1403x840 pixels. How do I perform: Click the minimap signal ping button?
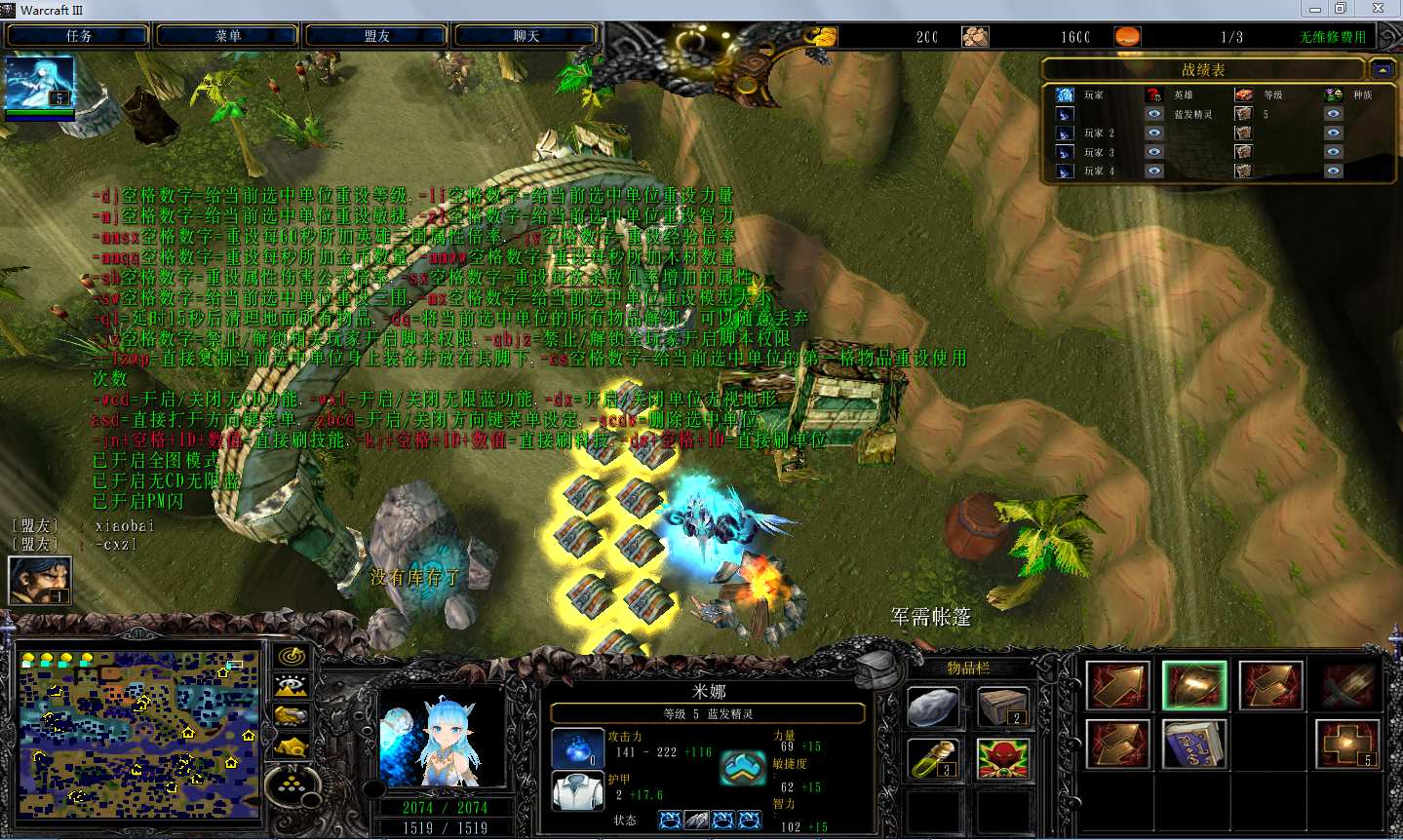point(292,657)
